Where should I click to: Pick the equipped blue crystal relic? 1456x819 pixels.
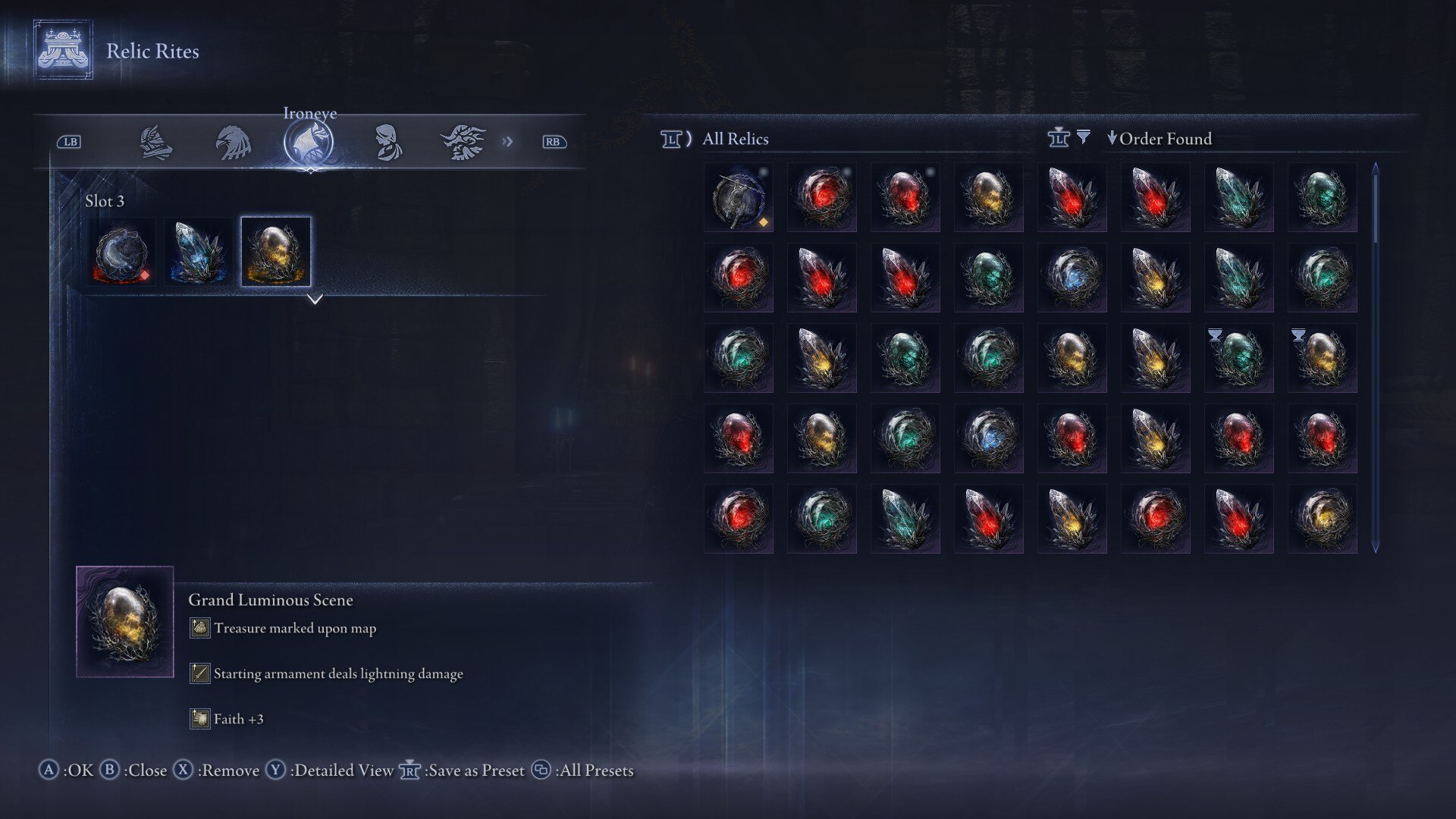[198, 253]
